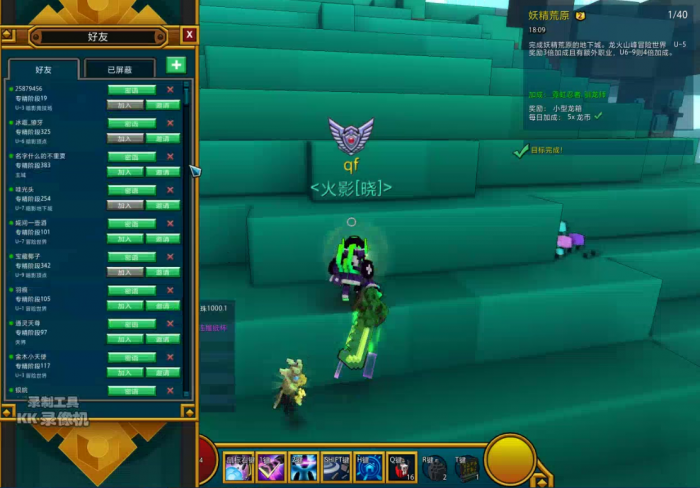Image resolution: width=700 pixels, height=488 pixels.
Task: Invite 邀请 friend 羽痕
Action: point(162,305)
